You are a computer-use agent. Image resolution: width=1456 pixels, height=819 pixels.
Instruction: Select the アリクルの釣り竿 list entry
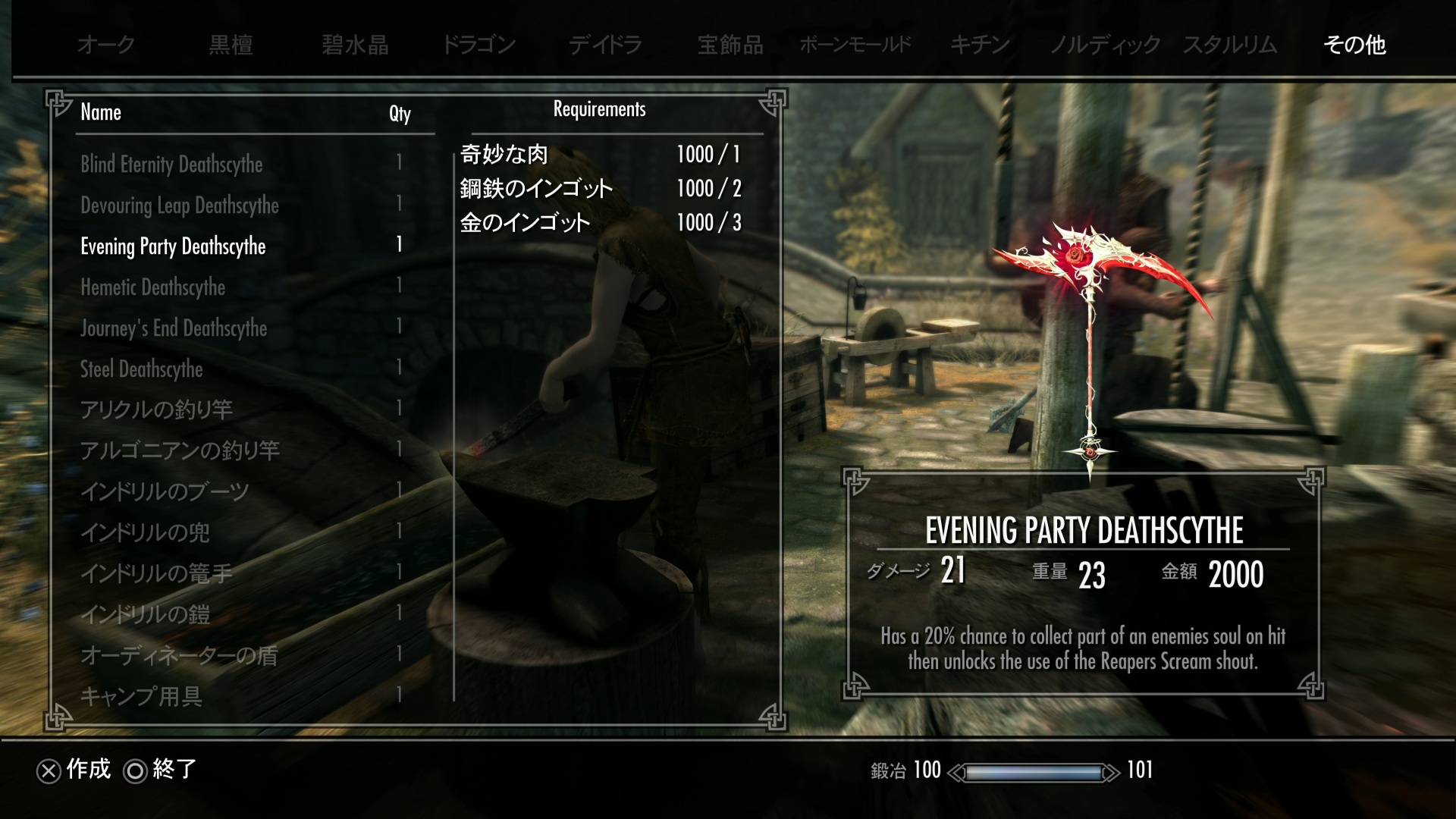coord(156,409)
